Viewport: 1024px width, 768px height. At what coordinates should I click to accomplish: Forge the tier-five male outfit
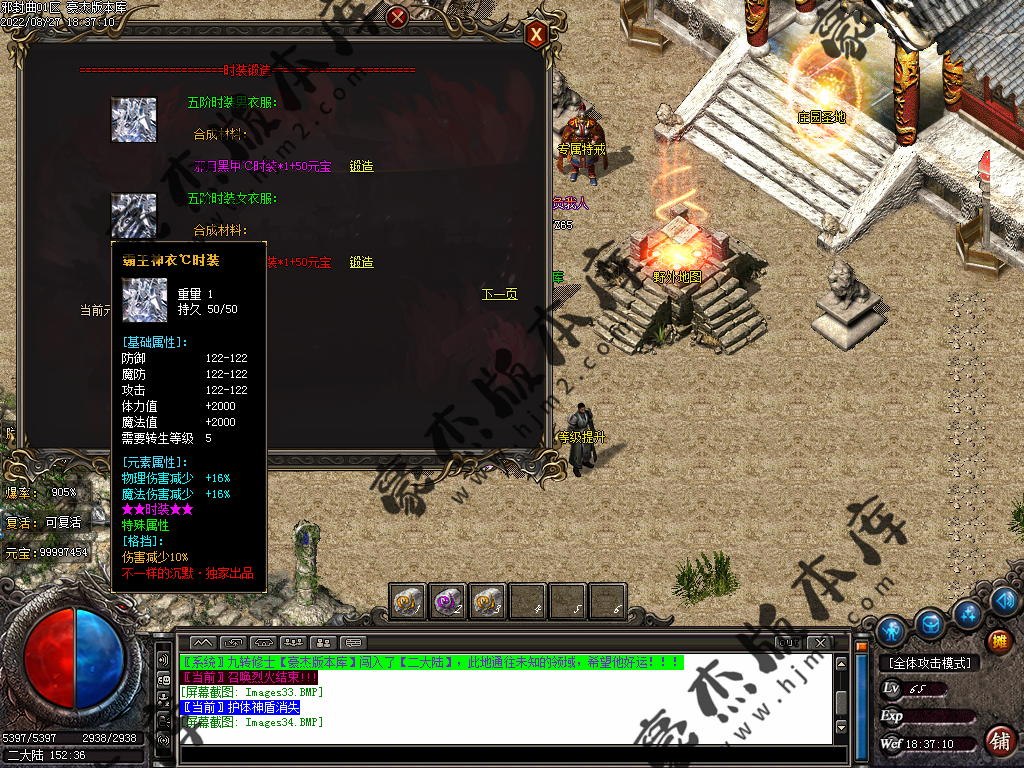(361, 166)
